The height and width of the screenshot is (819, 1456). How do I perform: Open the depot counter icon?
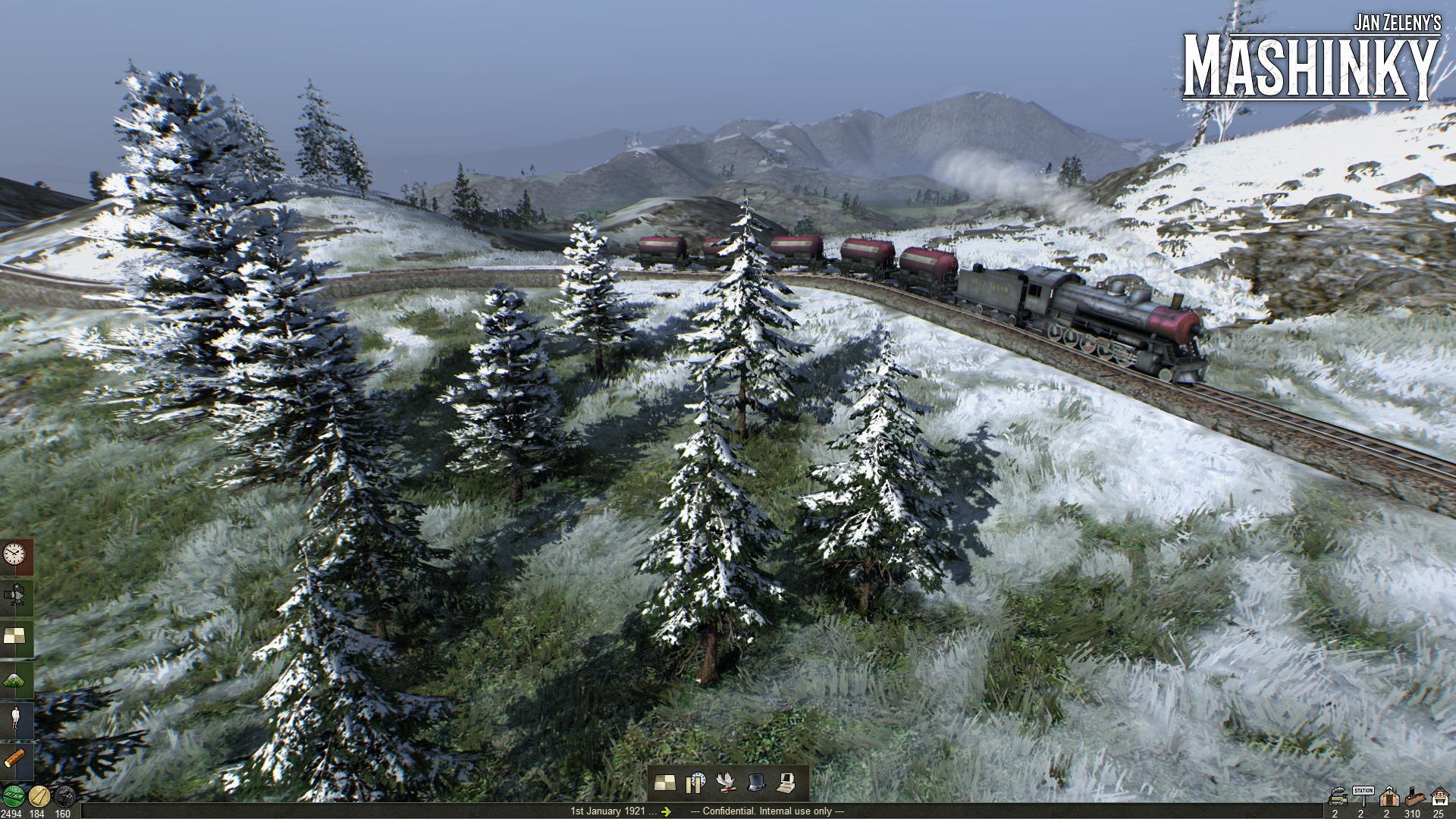pos(1389,798)
